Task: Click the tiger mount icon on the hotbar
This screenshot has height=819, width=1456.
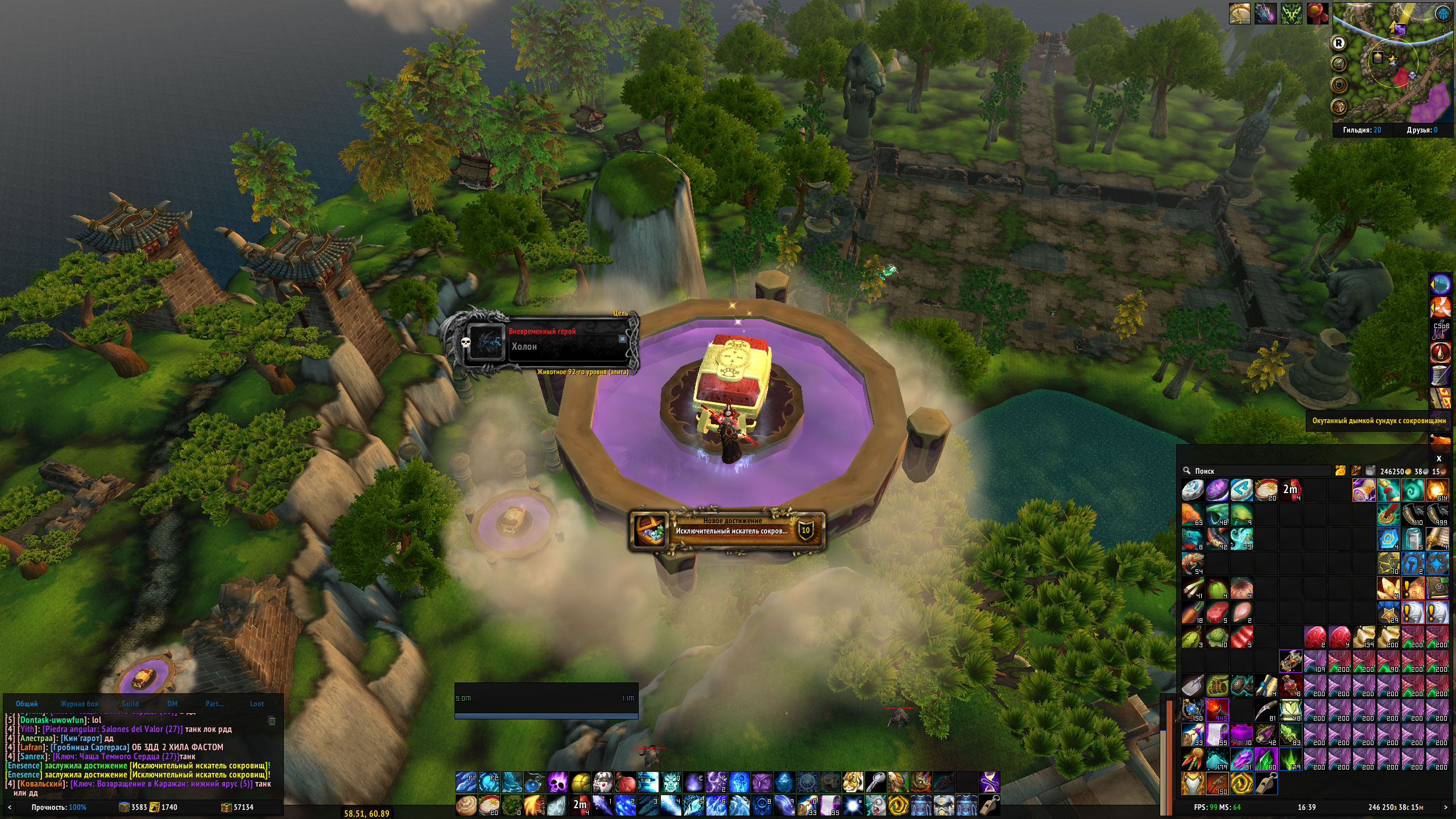Action: 852,783
